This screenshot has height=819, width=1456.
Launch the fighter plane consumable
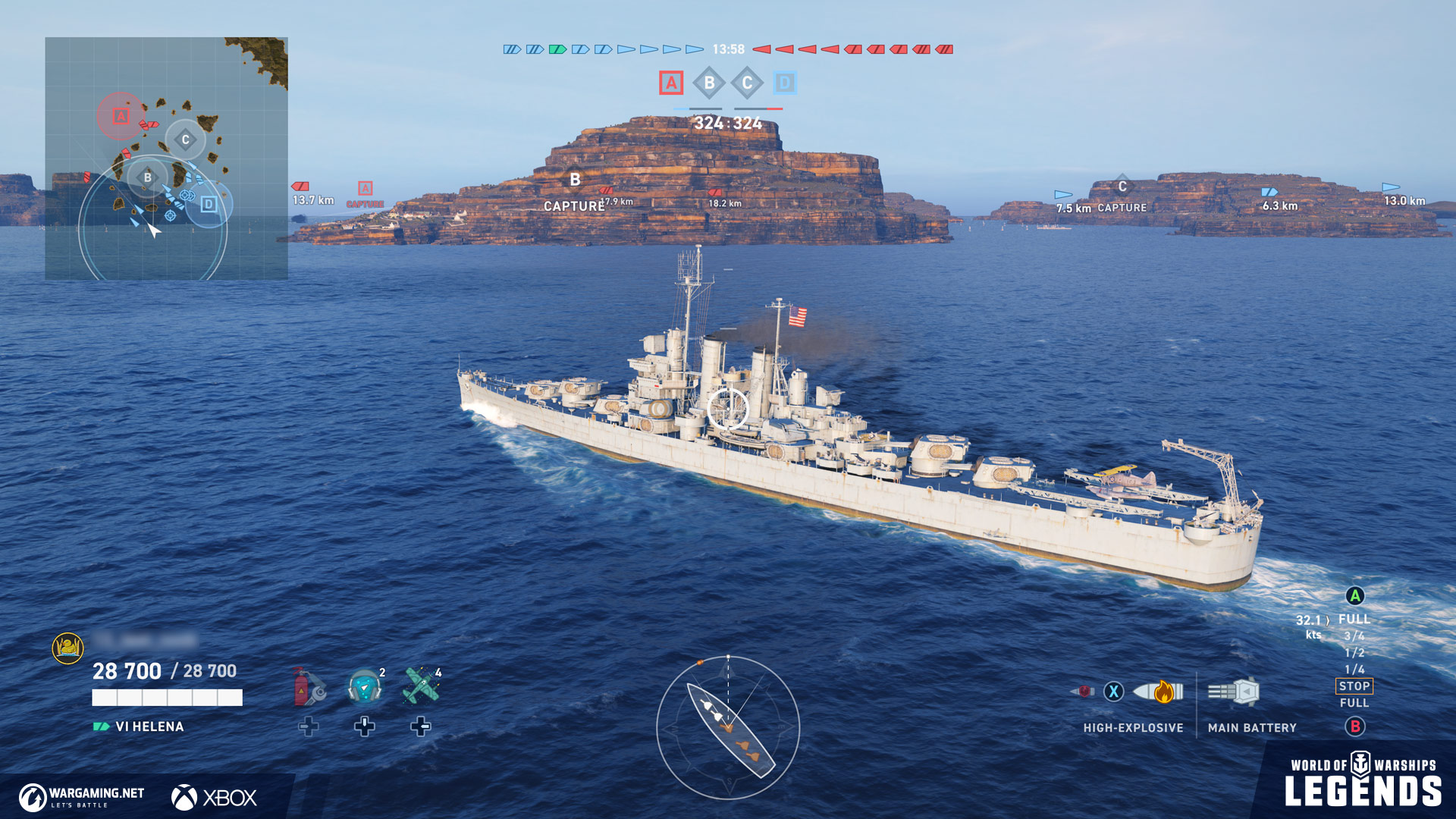(421, 686)
